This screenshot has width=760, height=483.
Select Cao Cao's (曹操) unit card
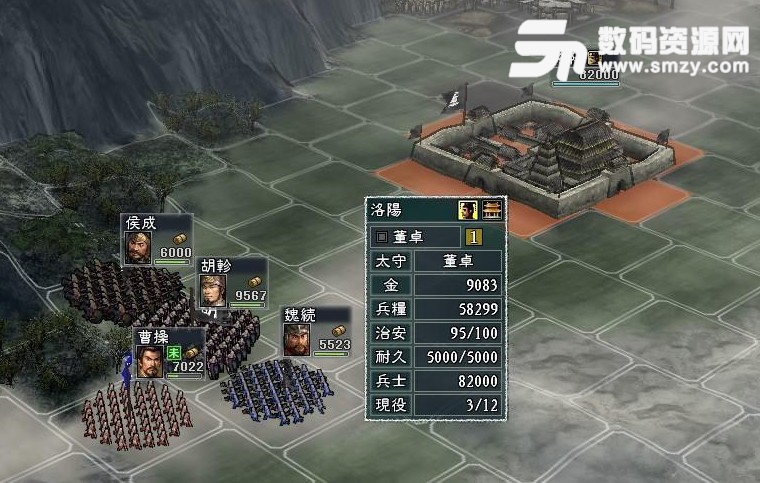(x=168, y=354)
